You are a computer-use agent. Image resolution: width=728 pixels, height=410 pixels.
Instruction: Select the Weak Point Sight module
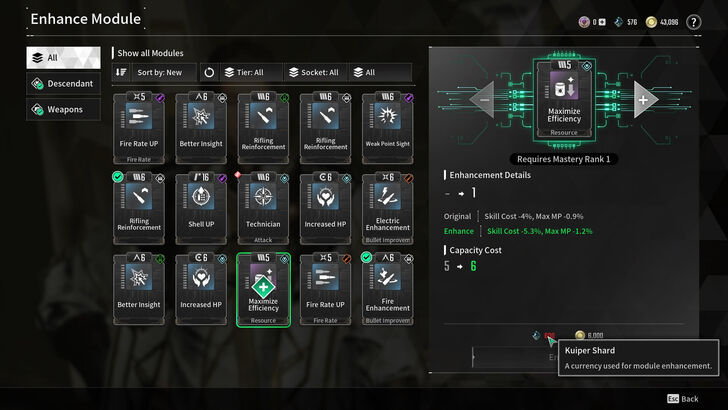(x=387, y=126)
